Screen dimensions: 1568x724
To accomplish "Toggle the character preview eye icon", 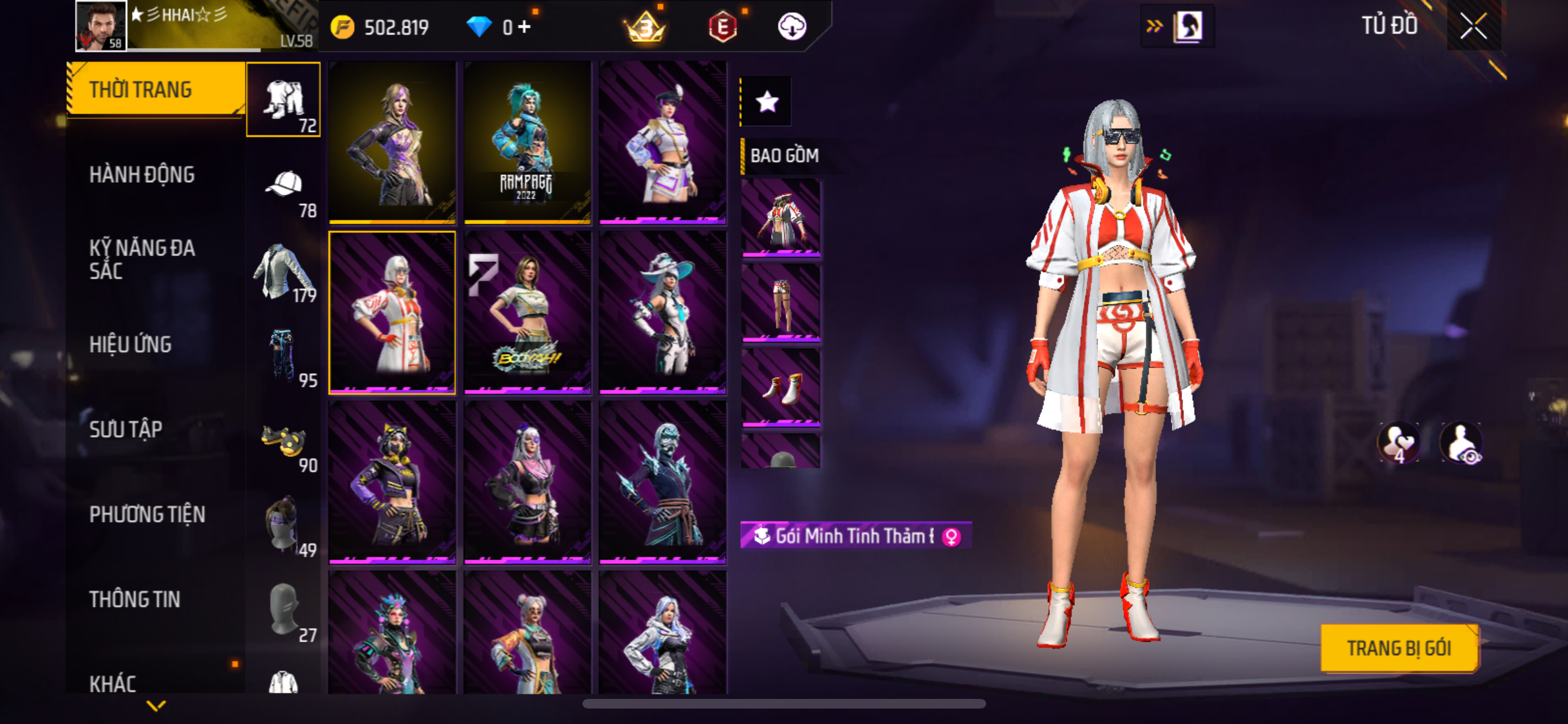I will coord(1462,443).
